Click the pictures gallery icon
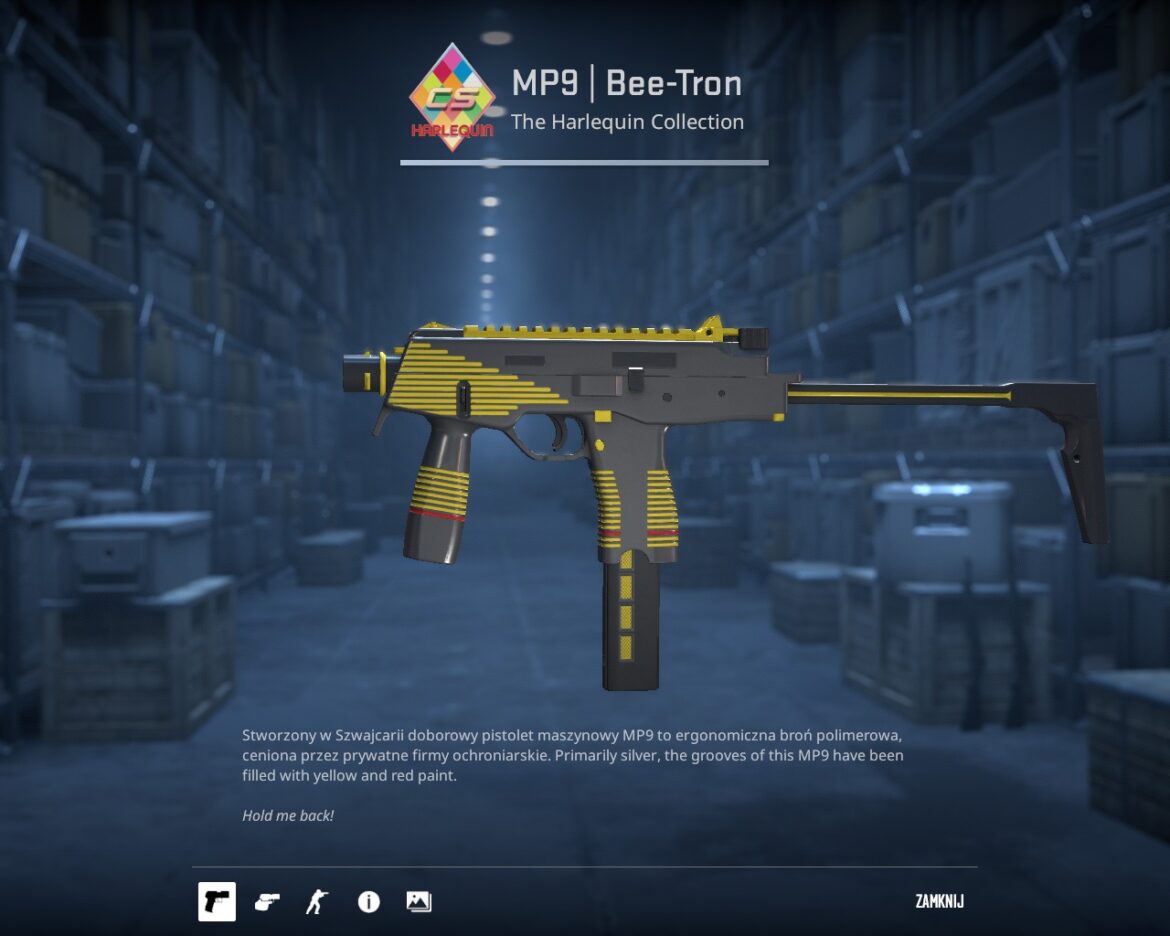The height and width of the screenshot is (936, 1170). pyautogui.click(x=419, y=902)
